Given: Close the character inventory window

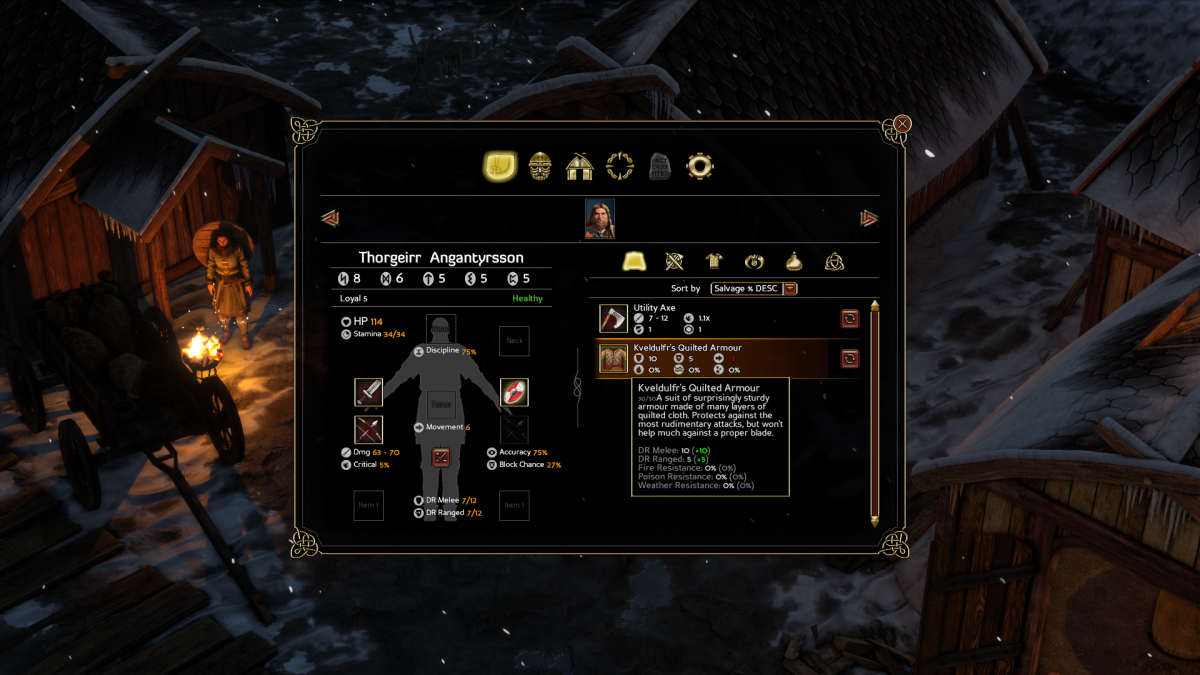Looking at the screenshot, I should [902, 124].
